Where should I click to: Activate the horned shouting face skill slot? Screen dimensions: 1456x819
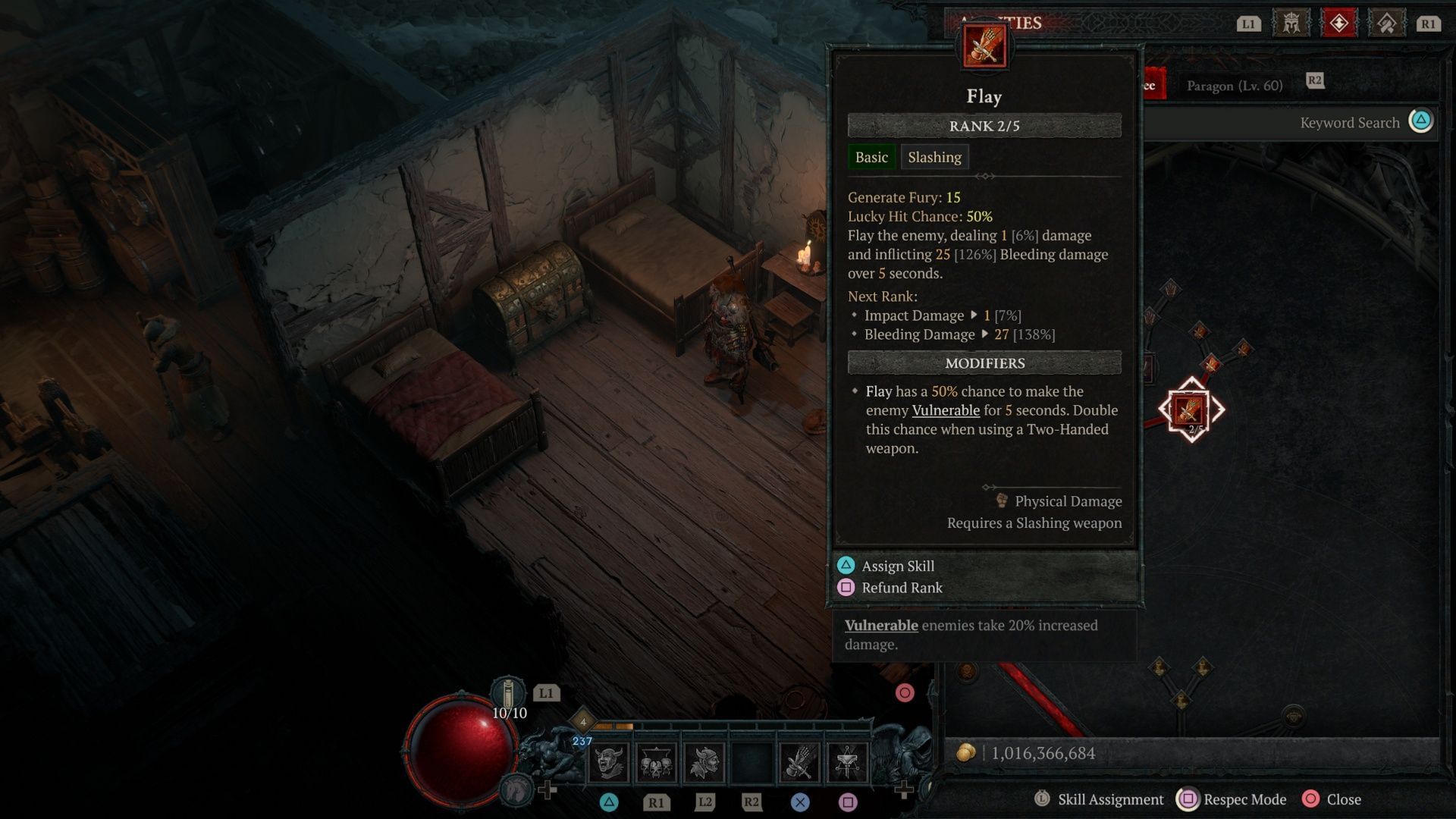(x=609, y=761)
